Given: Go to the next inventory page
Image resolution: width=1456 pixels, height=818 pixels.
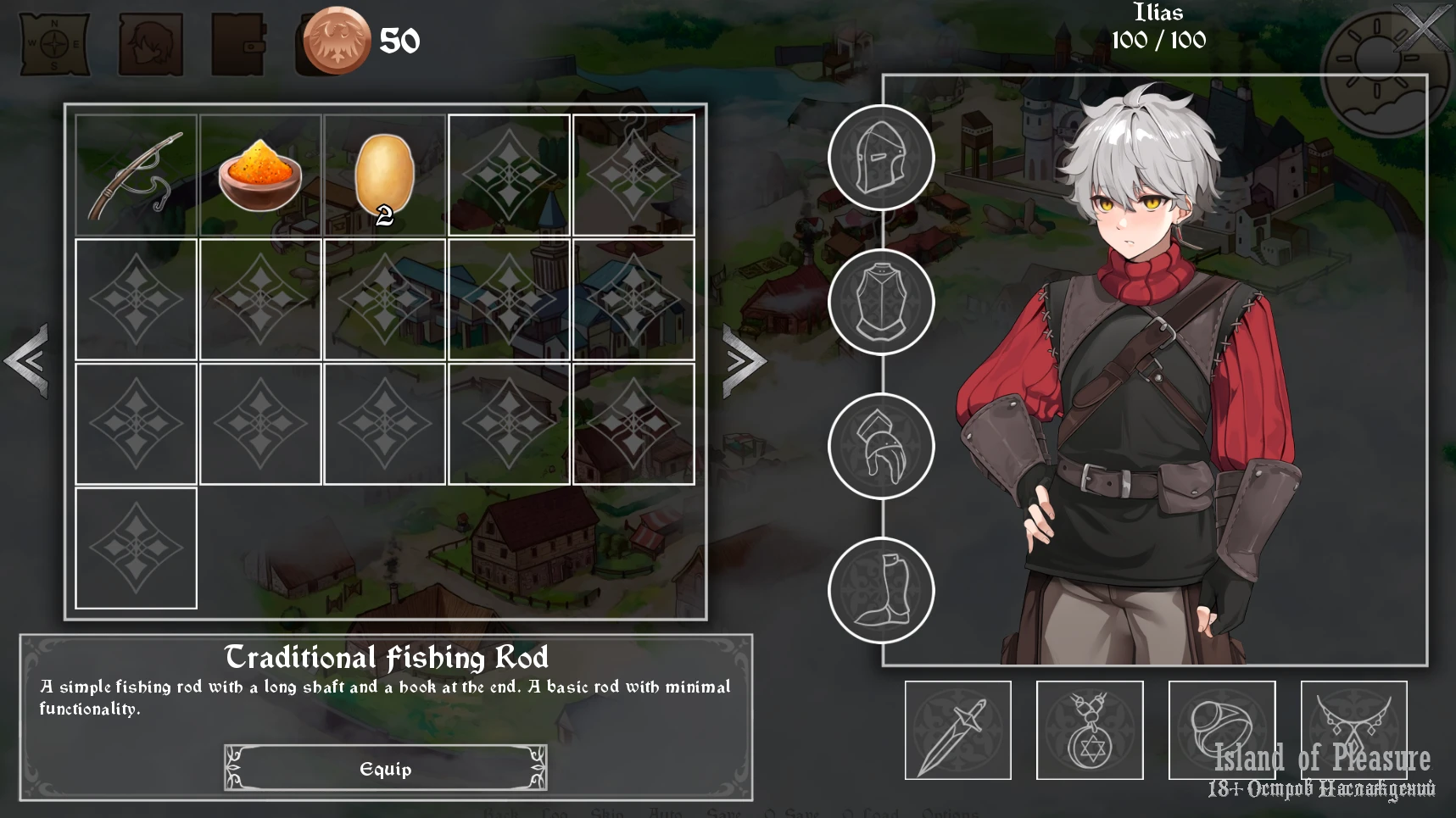Looking at the screenshot, I should point(744,361).
